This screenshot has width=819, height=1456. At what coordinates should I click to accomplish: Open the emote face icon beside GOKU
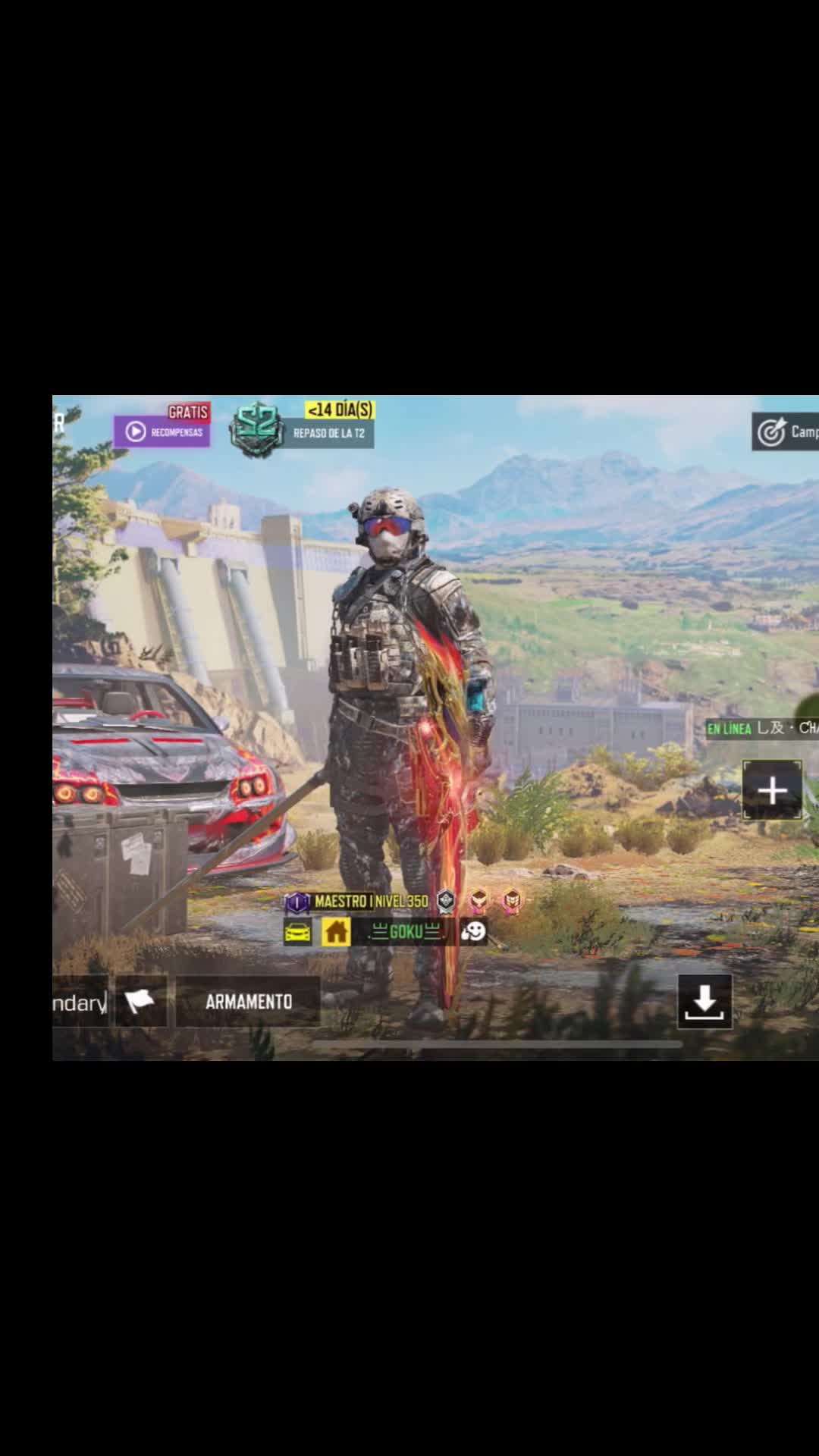473,931
